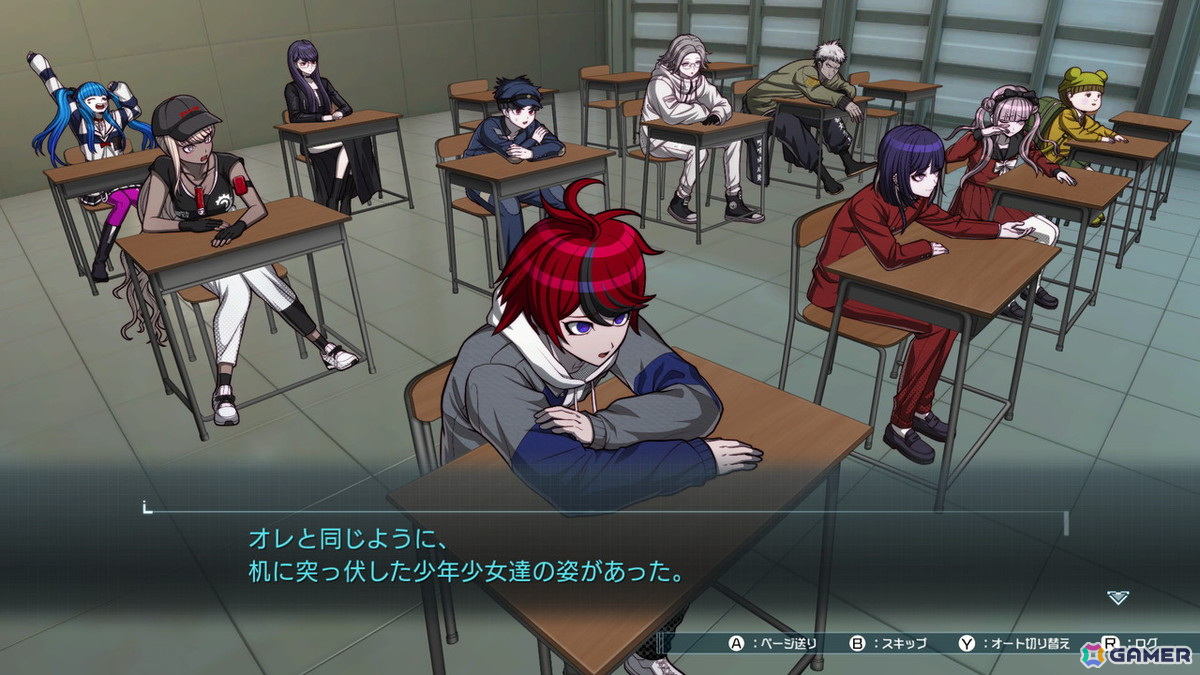Click the dialogue advance arrow indicator
The width and height of the screenshot is (1200, 675).
click(x=1118, y=597)
